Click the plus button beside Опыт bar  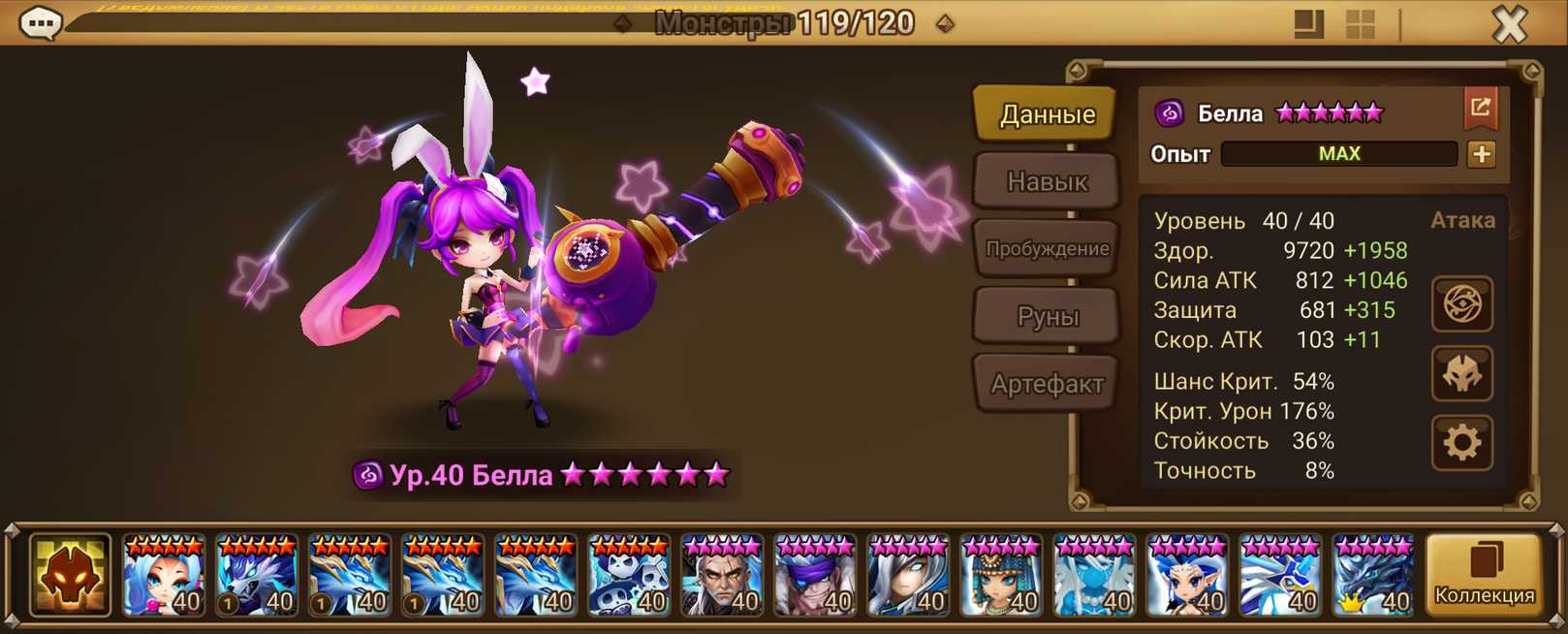click(x=1481, y=154)
